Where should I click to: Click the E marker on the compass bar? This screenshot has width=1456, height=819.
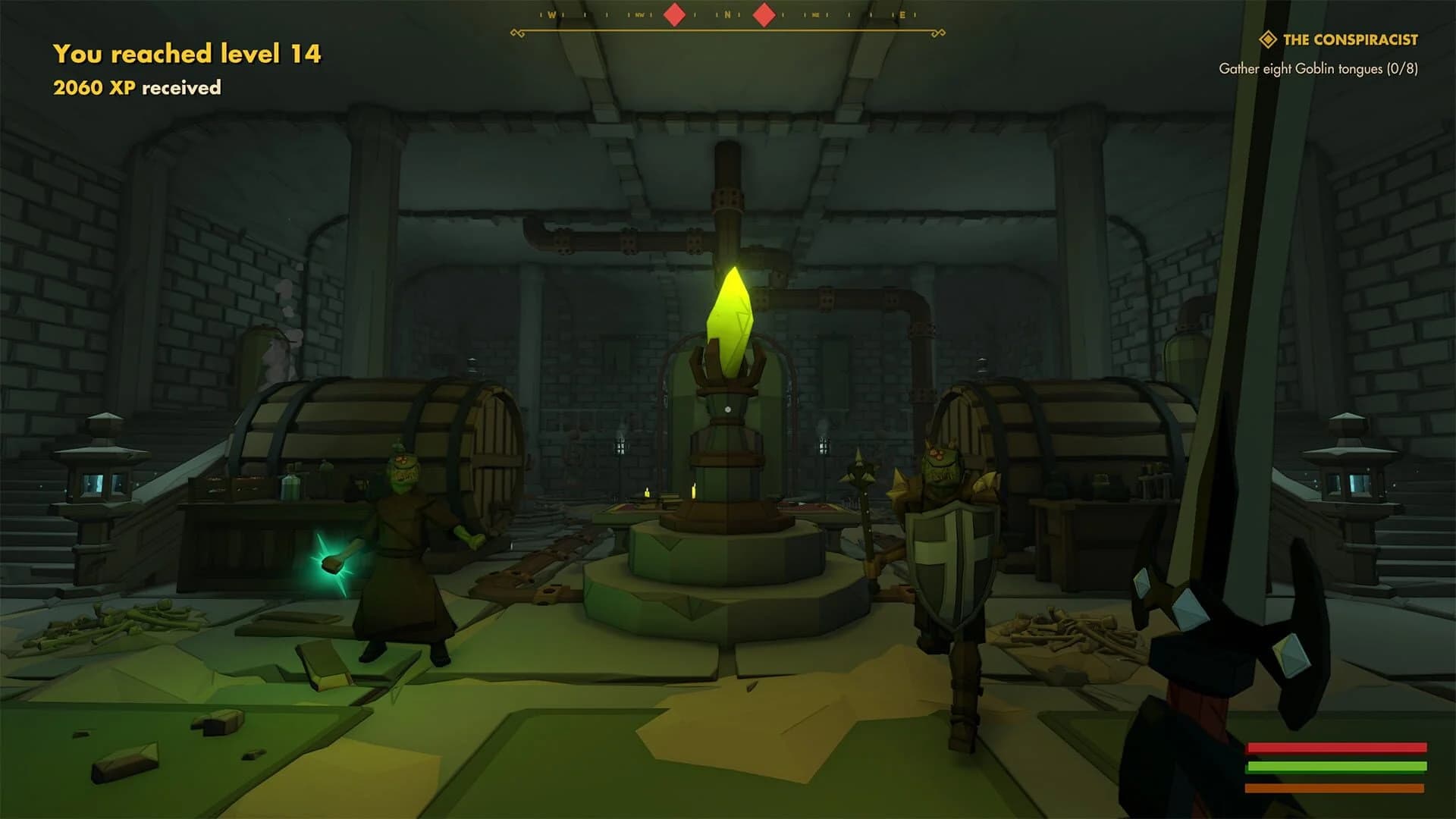pos(902,14)
